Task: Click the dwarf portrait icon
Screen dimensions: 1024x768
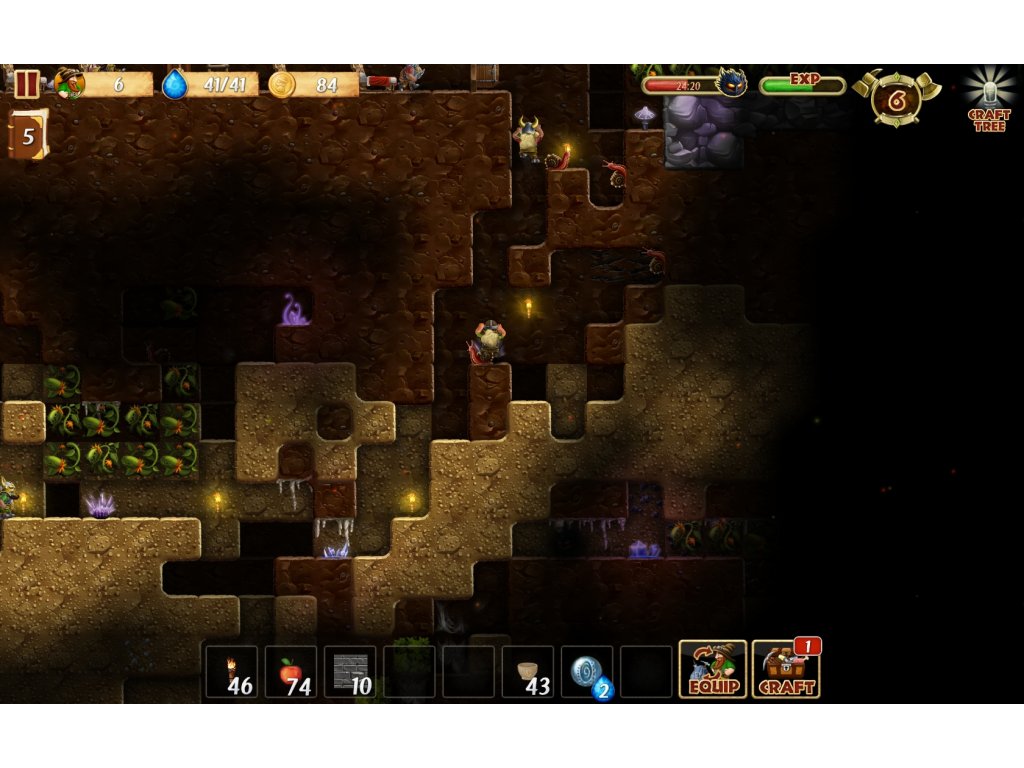Action: point(70,84)
